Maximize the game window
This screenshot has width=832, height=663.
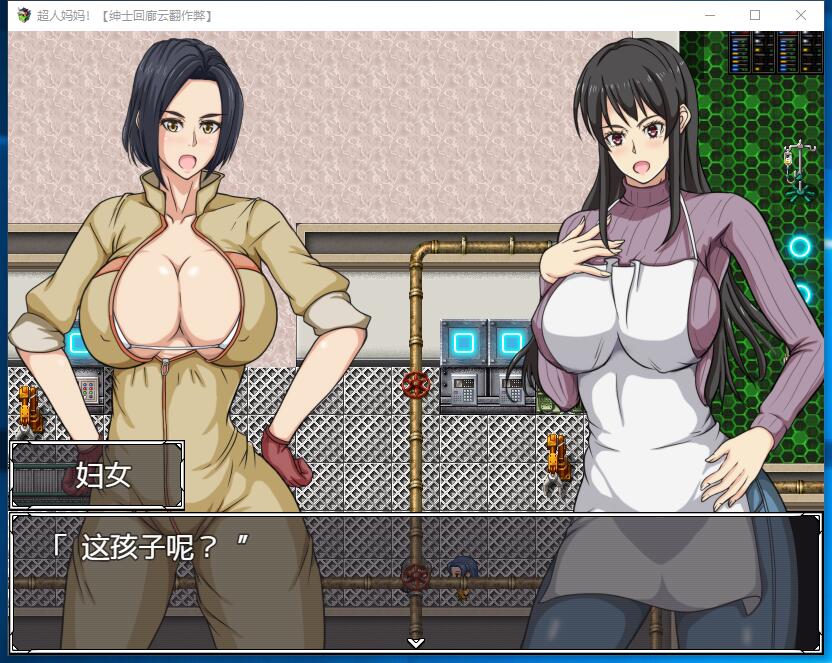[x=755, y=15]
